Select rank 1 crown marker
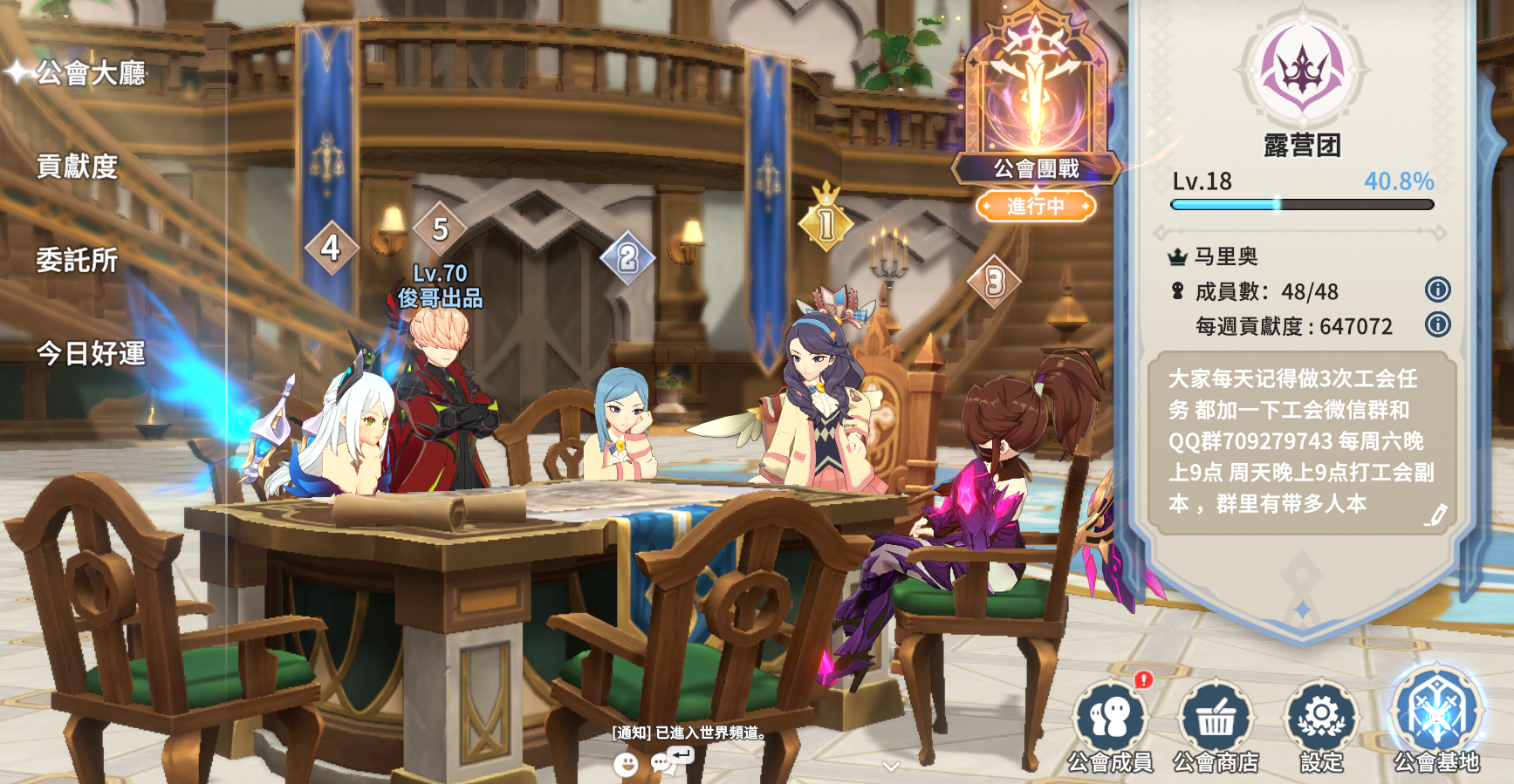 coord(826,222)
